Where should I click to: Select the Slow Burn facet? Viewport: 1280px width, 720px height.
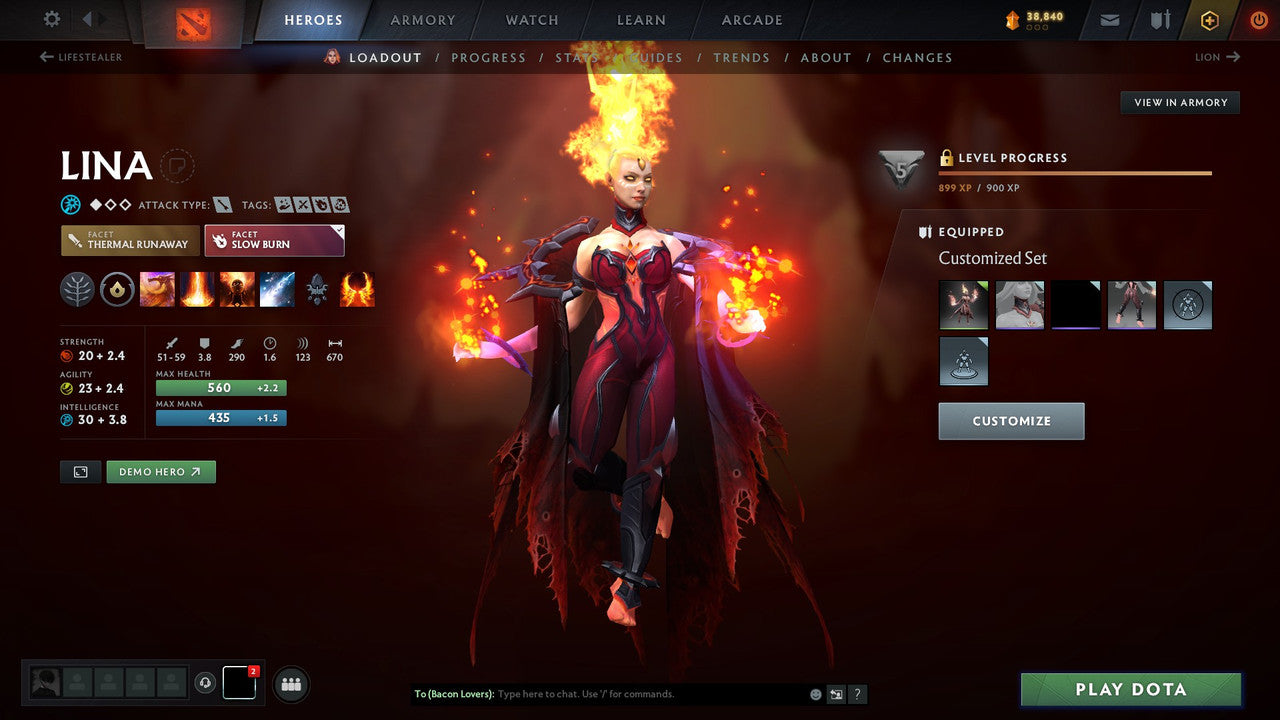click(x=274, y=240)
